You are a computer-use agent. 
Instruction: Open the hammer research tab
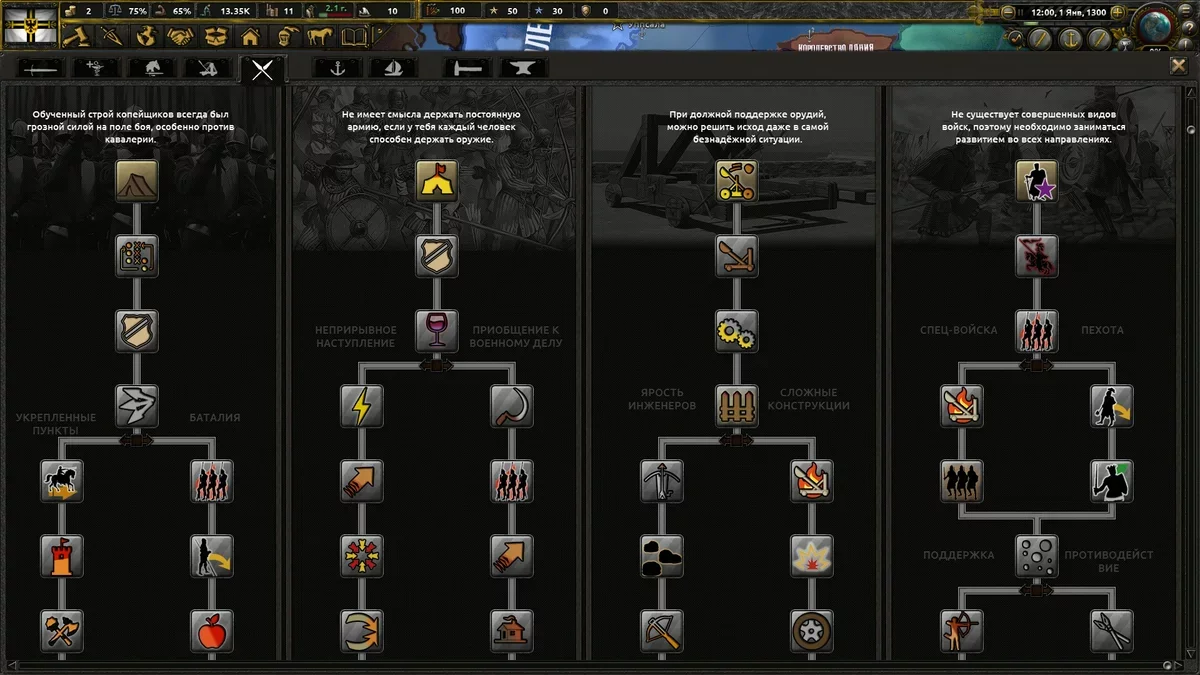(x=466, y=68)
